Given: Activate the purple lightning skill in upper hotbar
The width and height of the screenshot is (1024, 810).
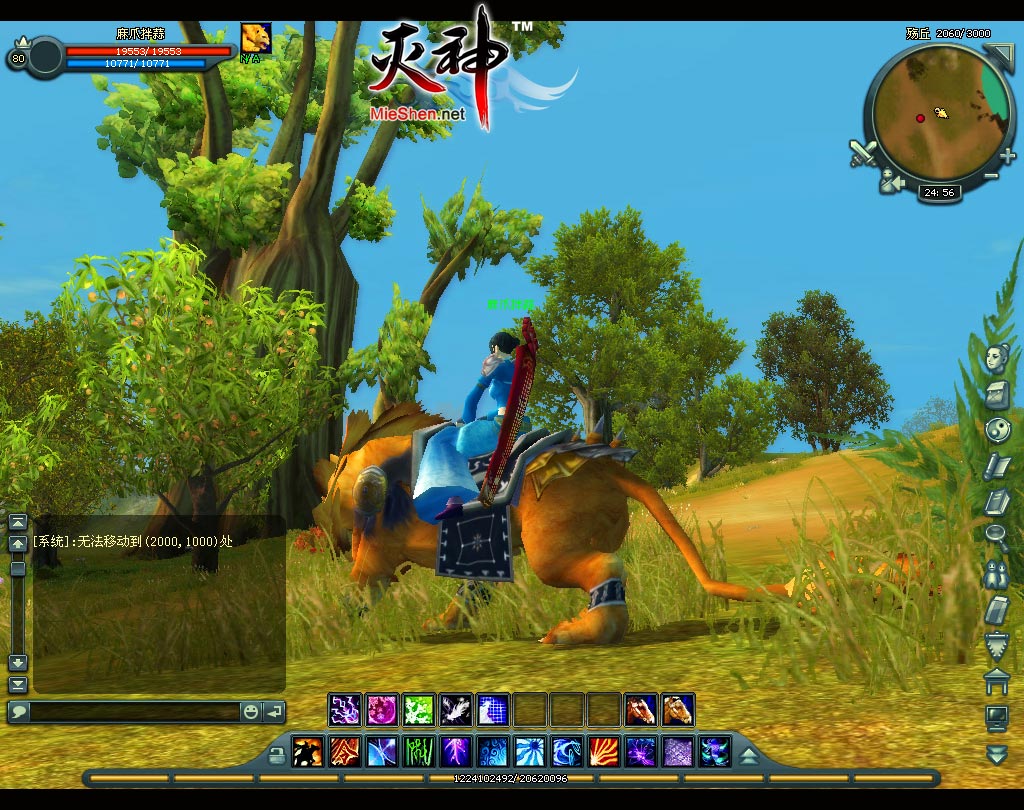Looking at the screenshot, I should pyautogui.click(x=345, y=710).
